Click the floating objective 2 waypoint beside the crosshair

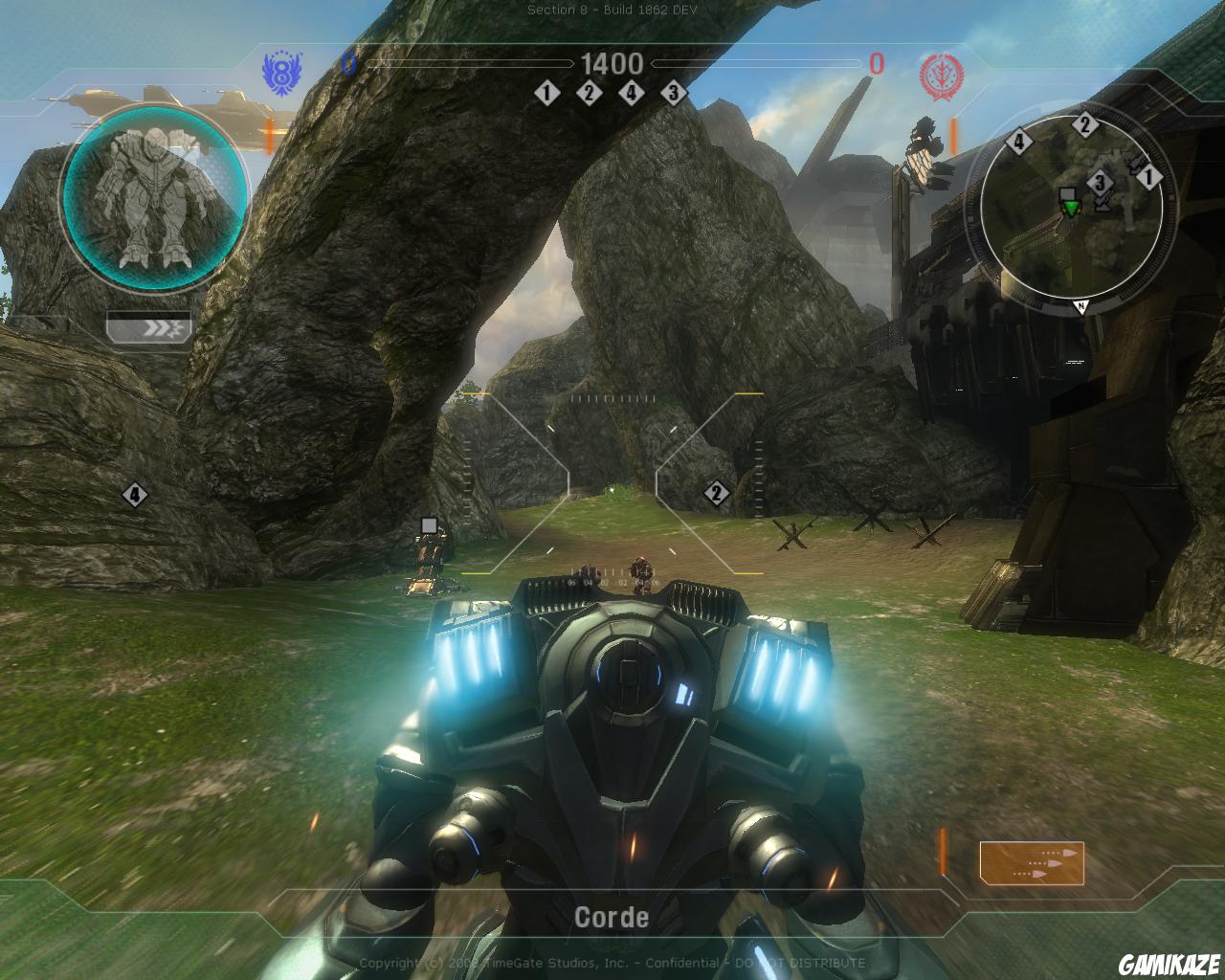(716, 494)
